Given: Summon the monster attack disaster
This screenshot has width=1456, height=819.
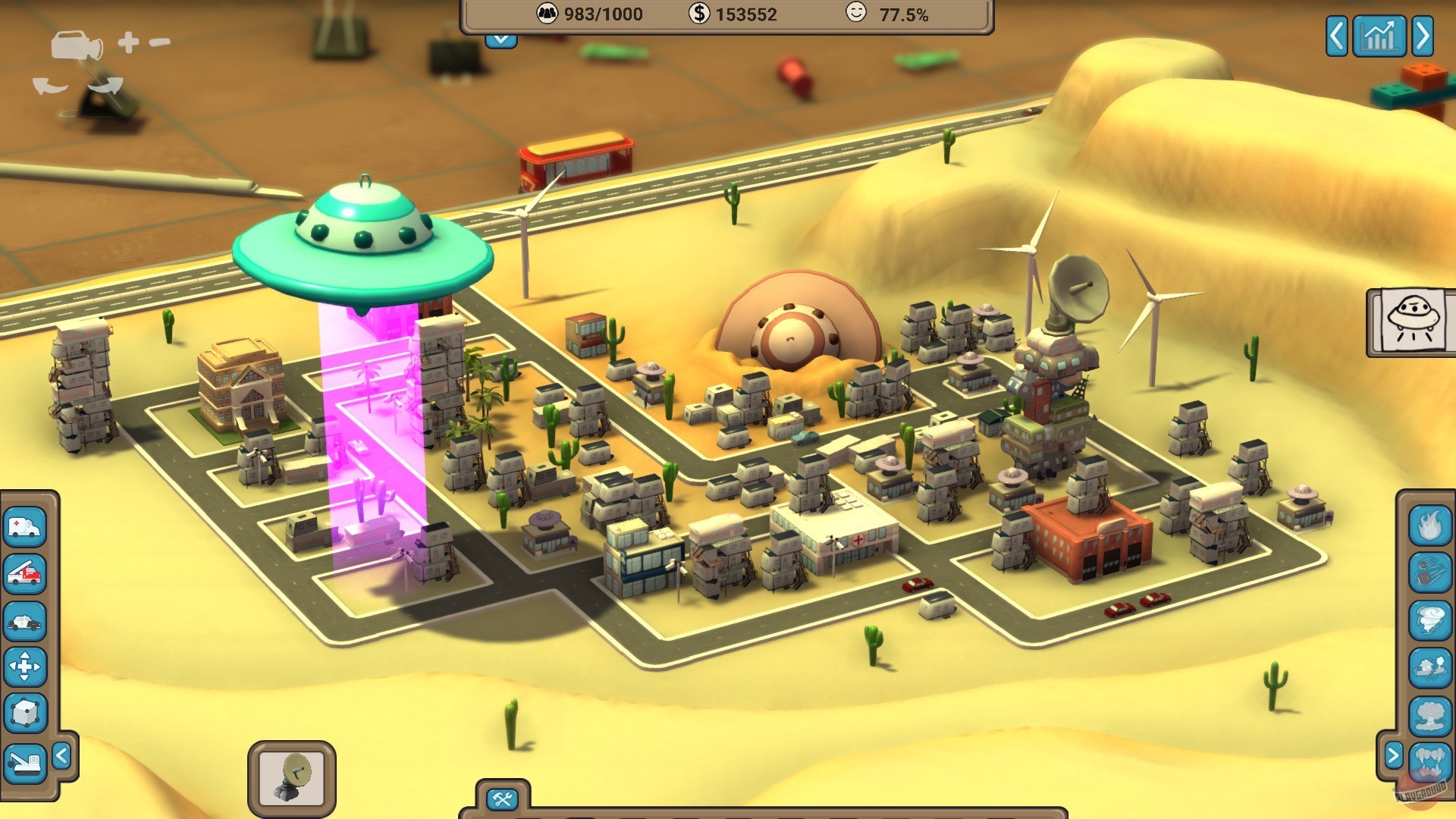Looking at the screenshot, I should point(1429,761).
